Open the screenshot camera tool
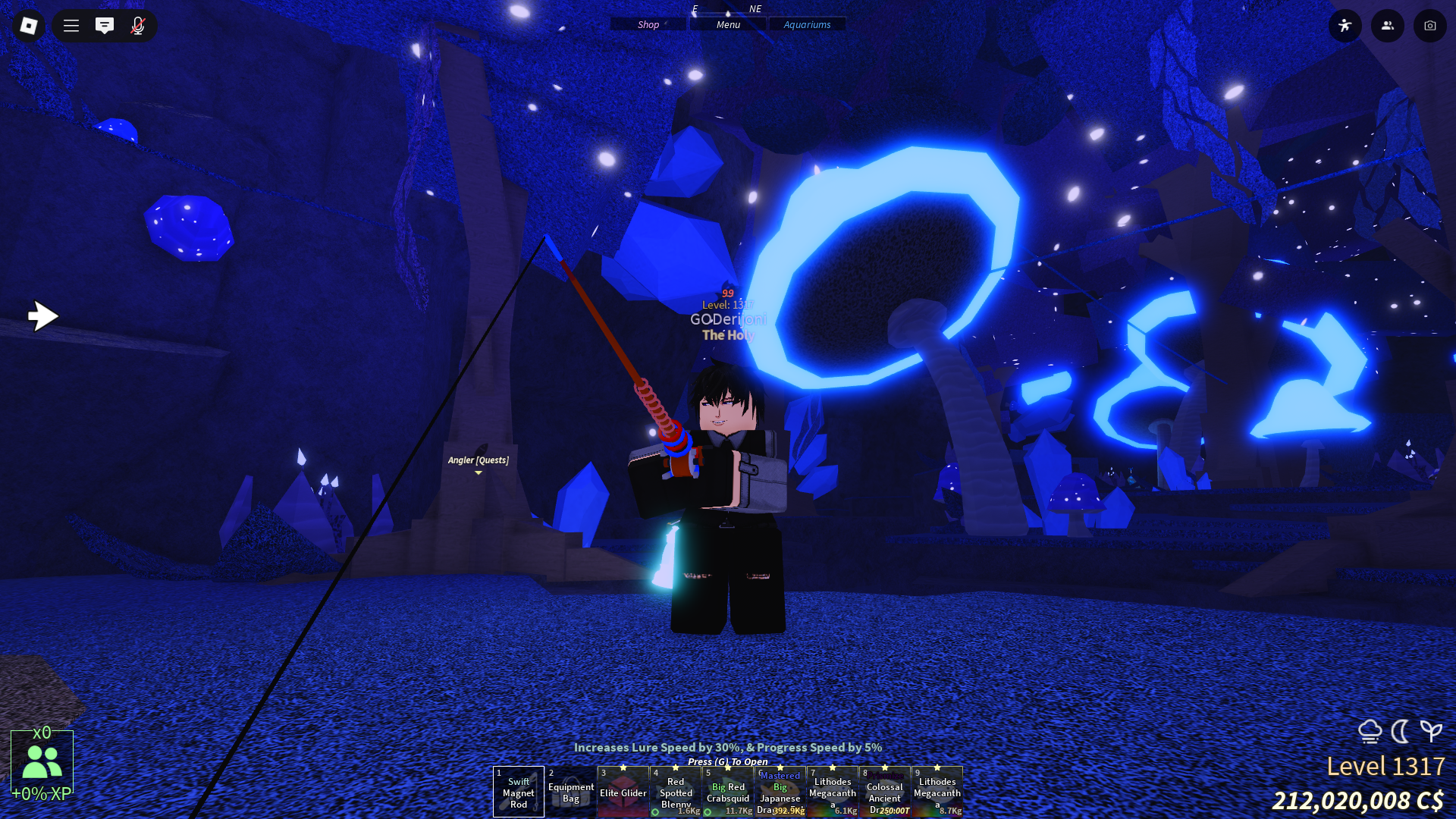The image size is (1456, 819). (x=1430, y=26)
